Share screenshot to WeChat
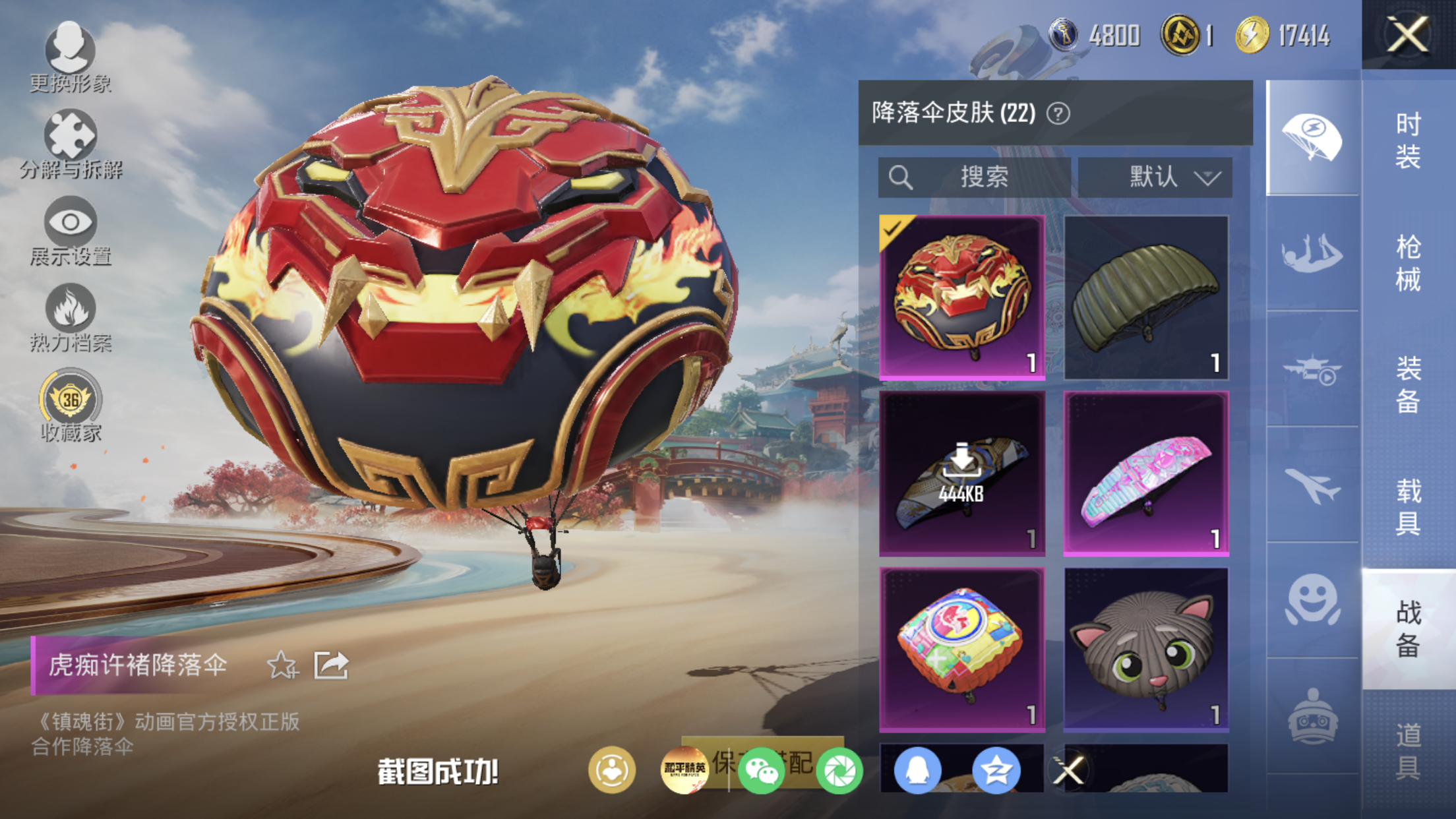Viewport: 1456px width, 819px height. pos(761,770)
